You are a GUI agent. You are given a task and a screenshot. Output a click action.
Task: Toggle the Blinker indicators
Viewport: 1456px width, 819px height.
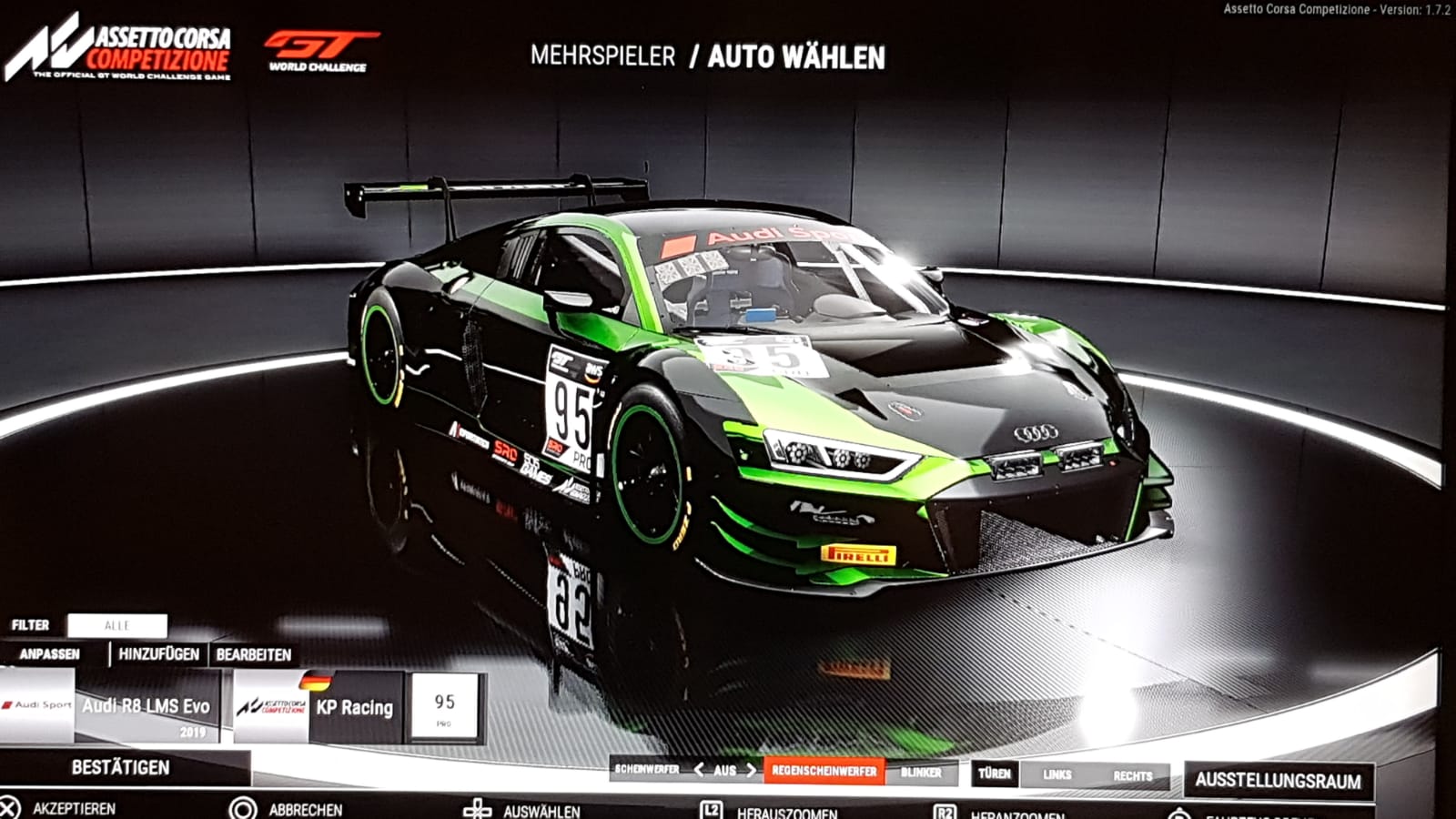click(921, 773)
